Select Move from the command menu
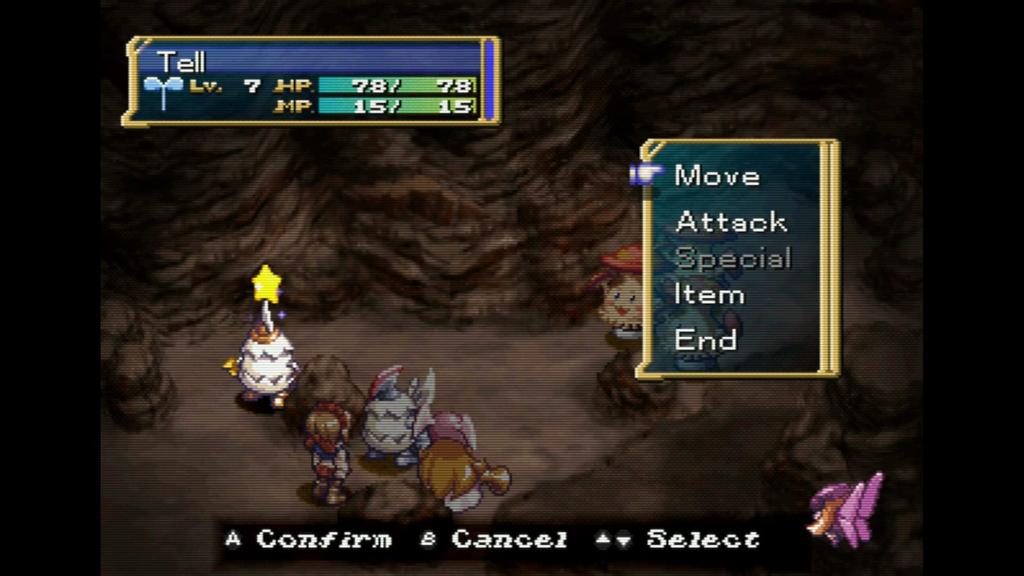Screen dimensions: 1024x576 [717, 176]
